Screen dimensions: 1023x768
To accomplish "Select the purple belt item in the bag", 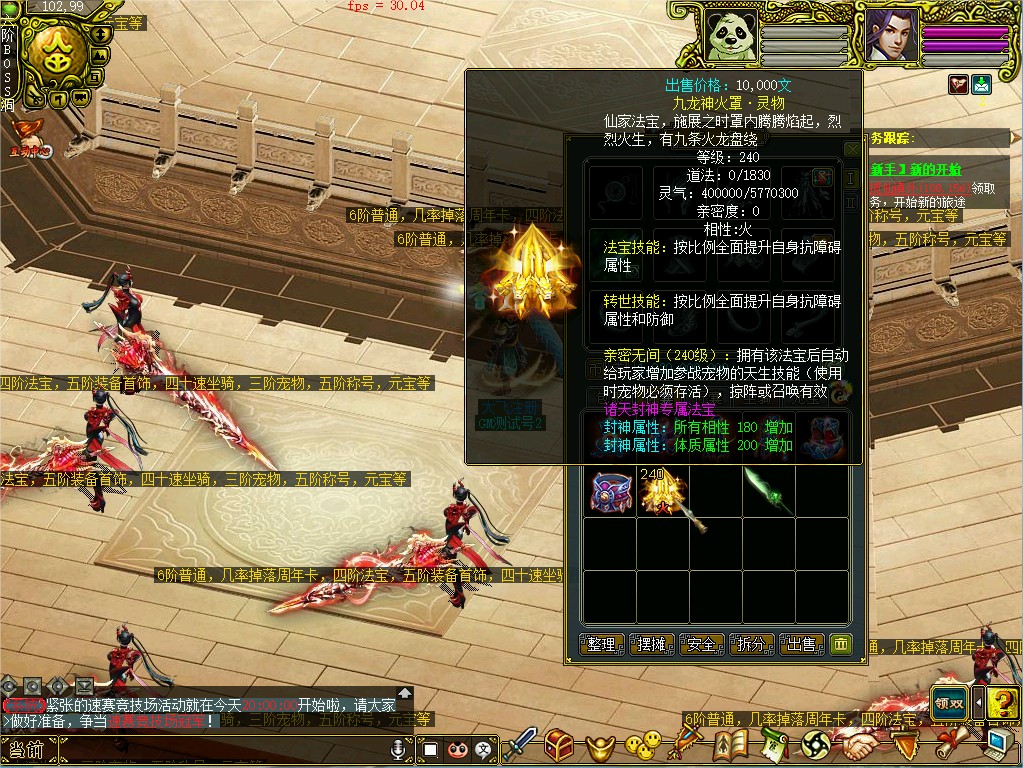I will point(609,492).
